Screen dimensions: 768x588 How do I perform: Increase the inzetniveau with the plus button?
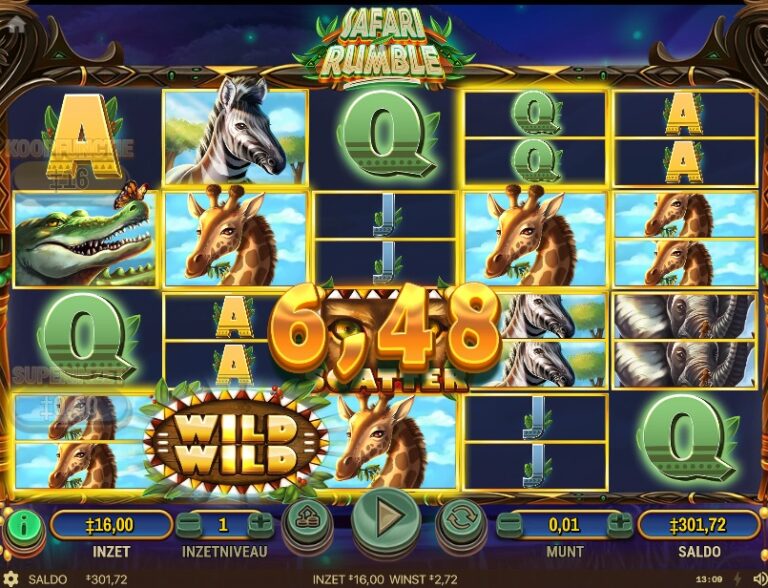[260, 524]
